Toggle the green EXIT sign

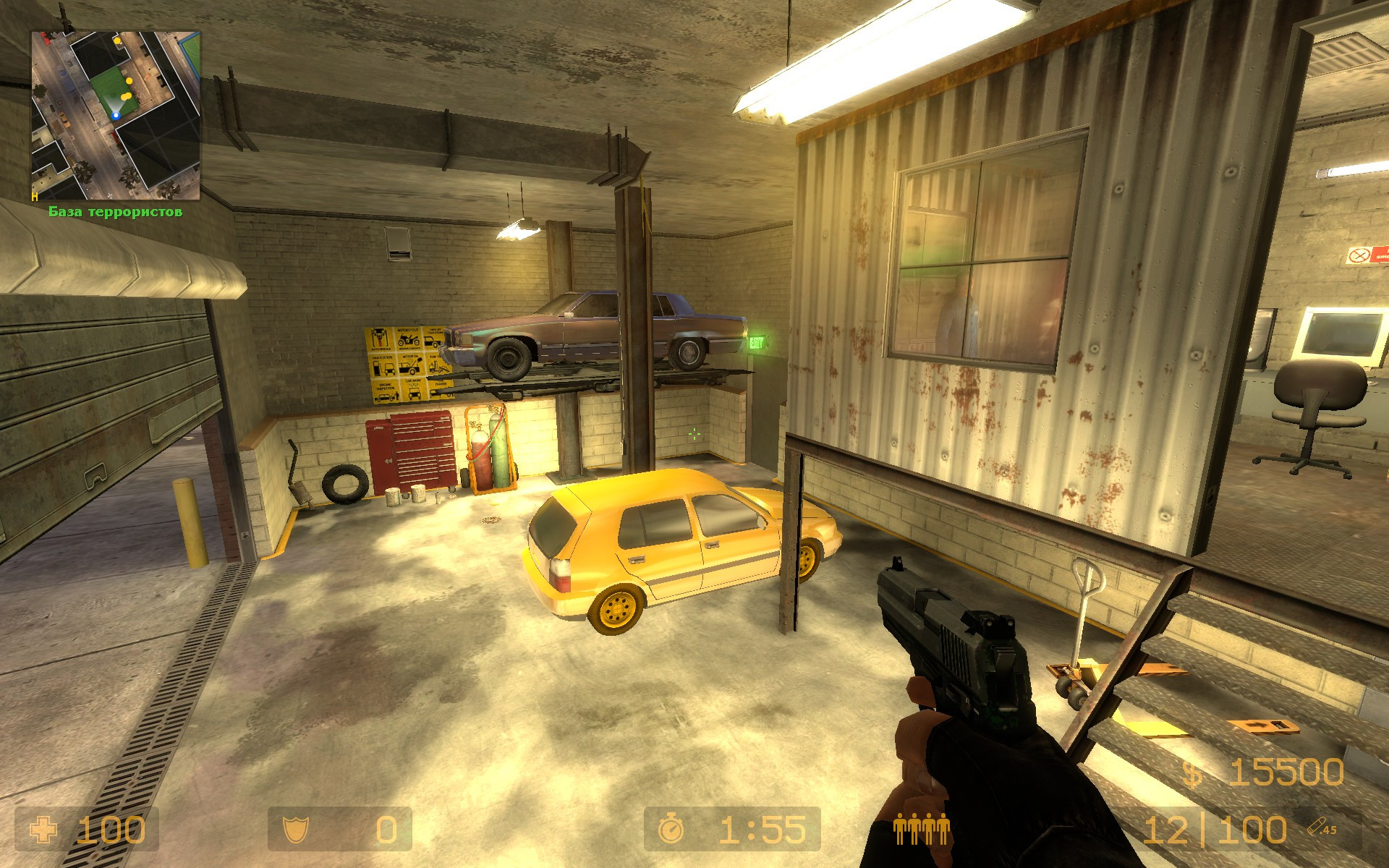pyautogui.click(x=757, y=341)
